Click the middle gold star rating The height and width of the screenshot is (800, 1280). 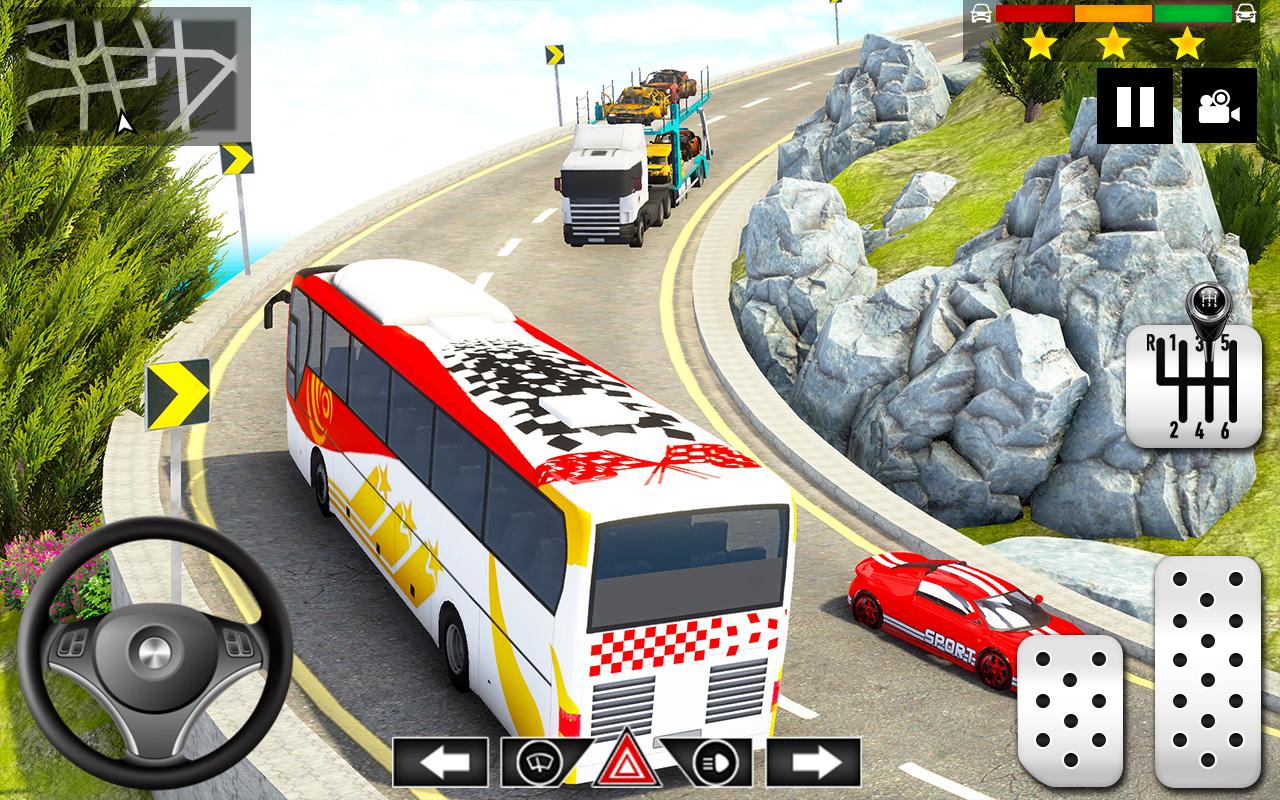(1114, 43)
